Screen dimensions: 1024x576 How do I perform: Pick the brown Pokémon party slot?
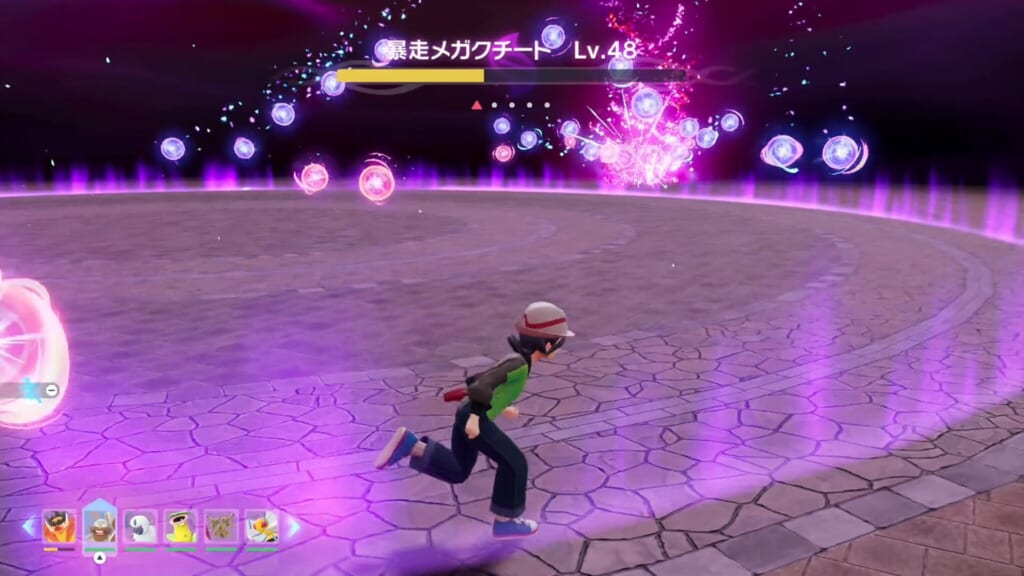221,526
